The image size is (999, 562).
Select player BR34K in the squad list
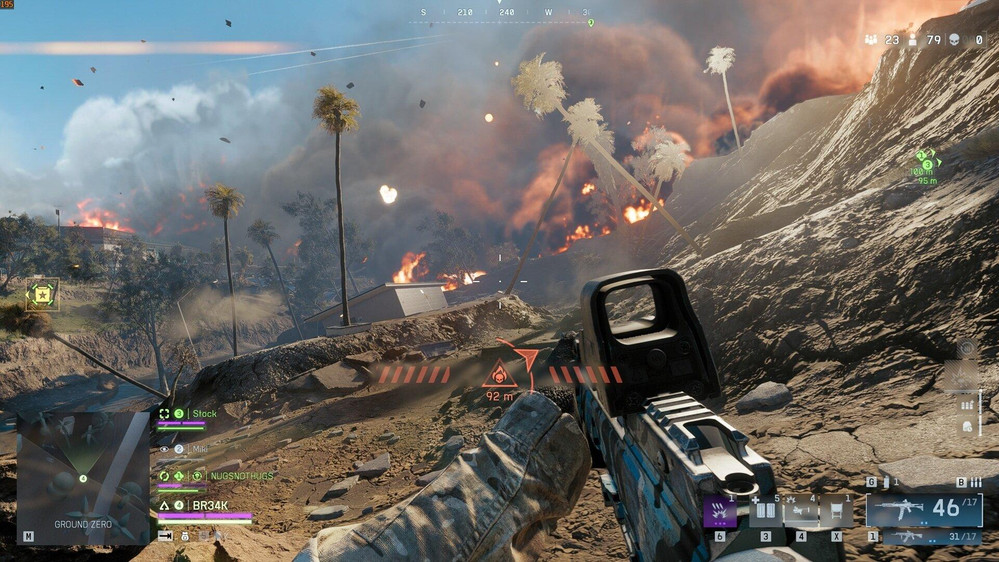pyautogui.click(x=211, y=506)
